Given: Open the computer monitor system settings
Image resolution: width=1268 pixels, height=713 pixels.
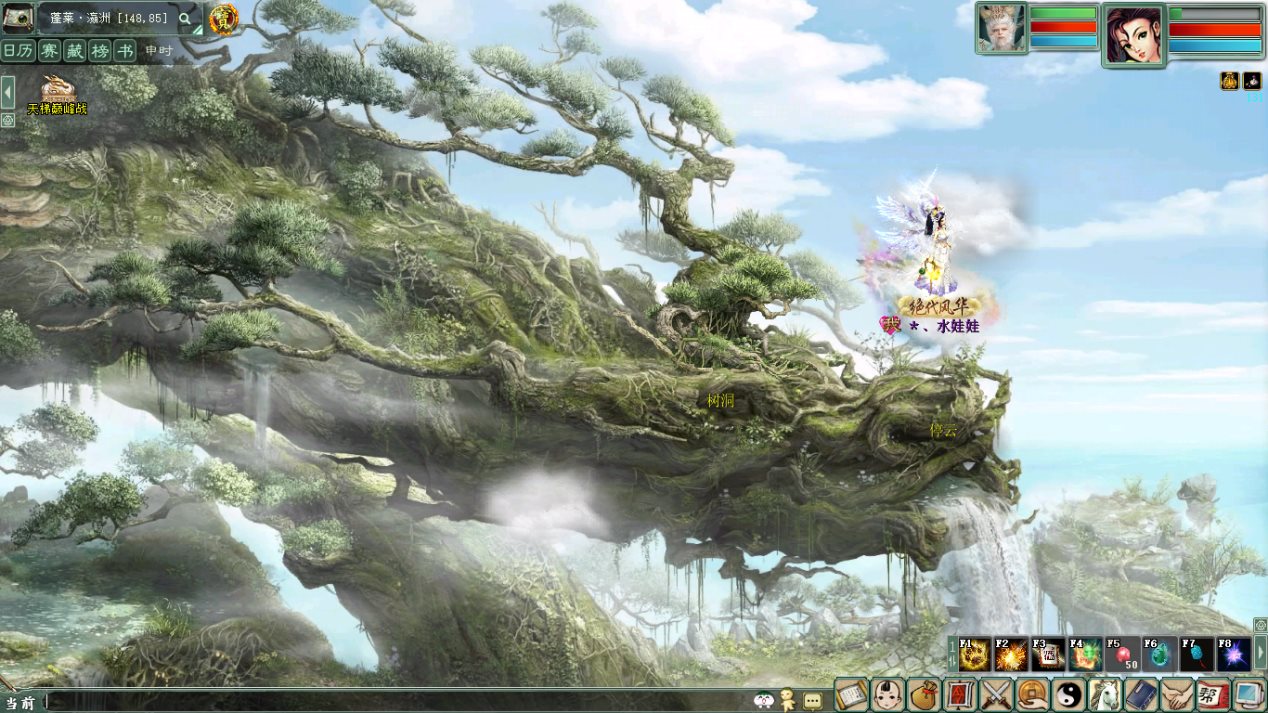Looking at the screenshot, I should [1250, 694].
